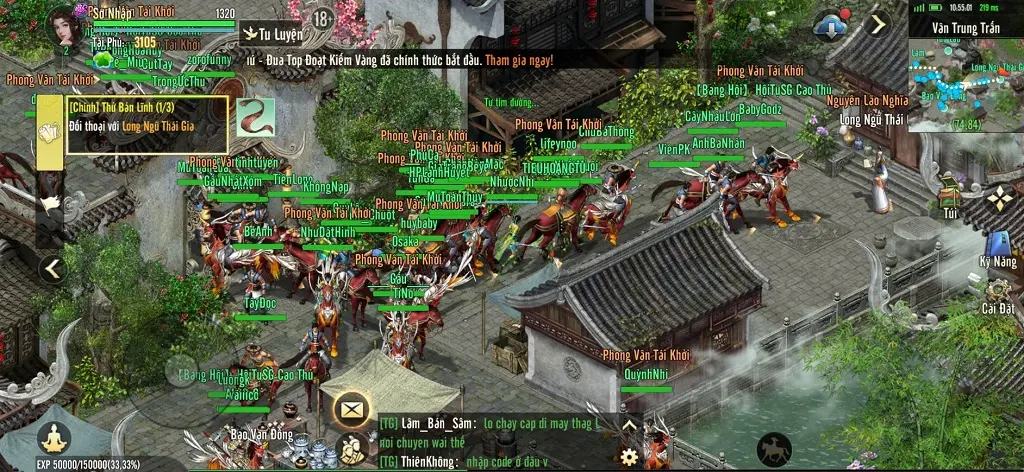Image resolution: width=1024 pixels, height=472 pixels.
Task: Click the cloud download icon
Action: 830,26
